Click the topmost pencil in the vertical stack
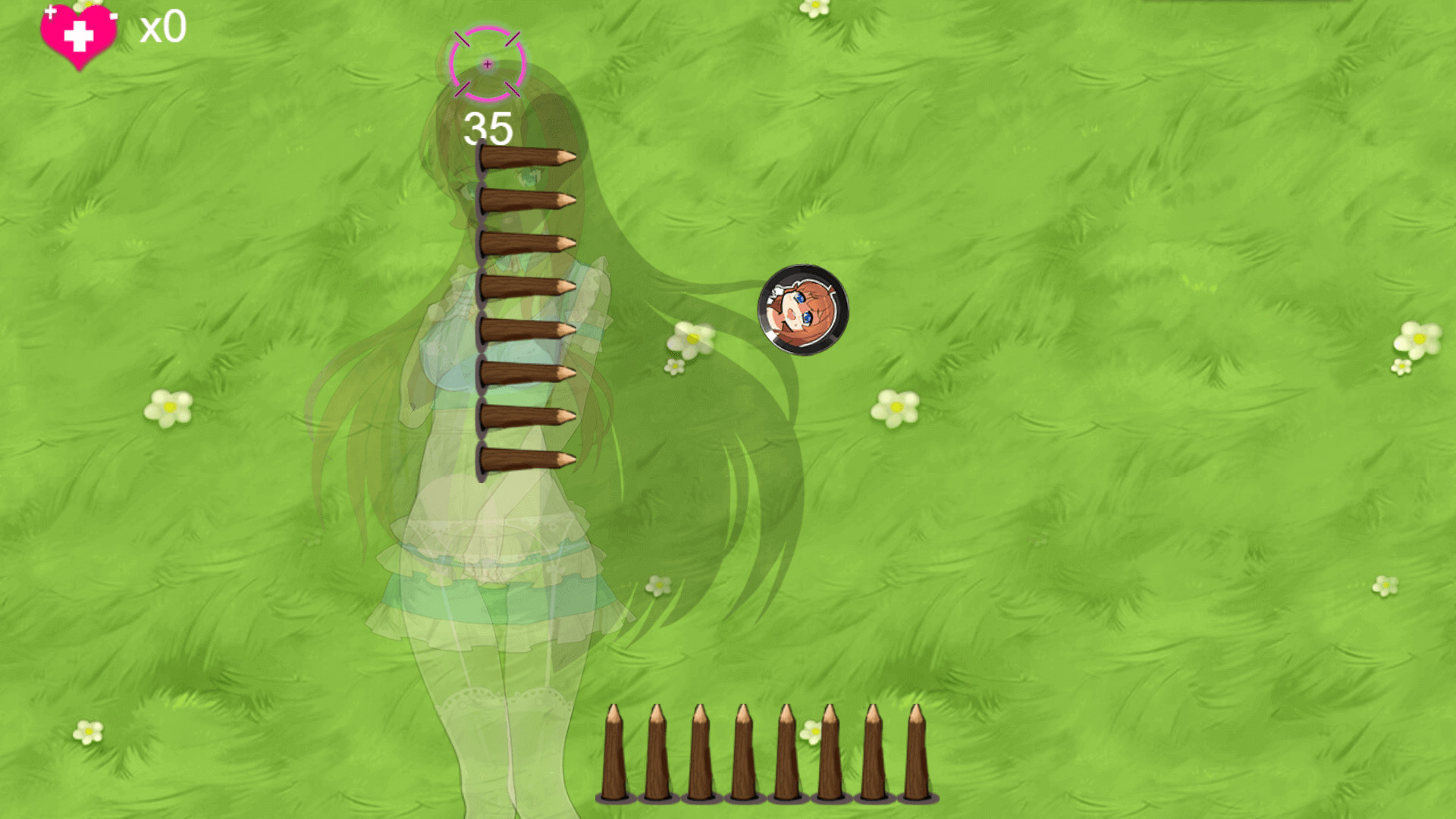The height and width of the screenshot is (819, 1456). coord(523,157)
